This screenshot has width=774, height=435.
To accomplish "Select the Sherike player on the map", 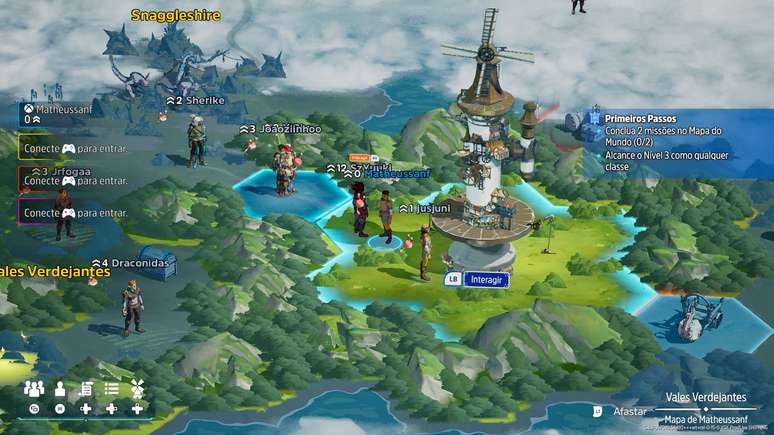I will click(197, 139).
